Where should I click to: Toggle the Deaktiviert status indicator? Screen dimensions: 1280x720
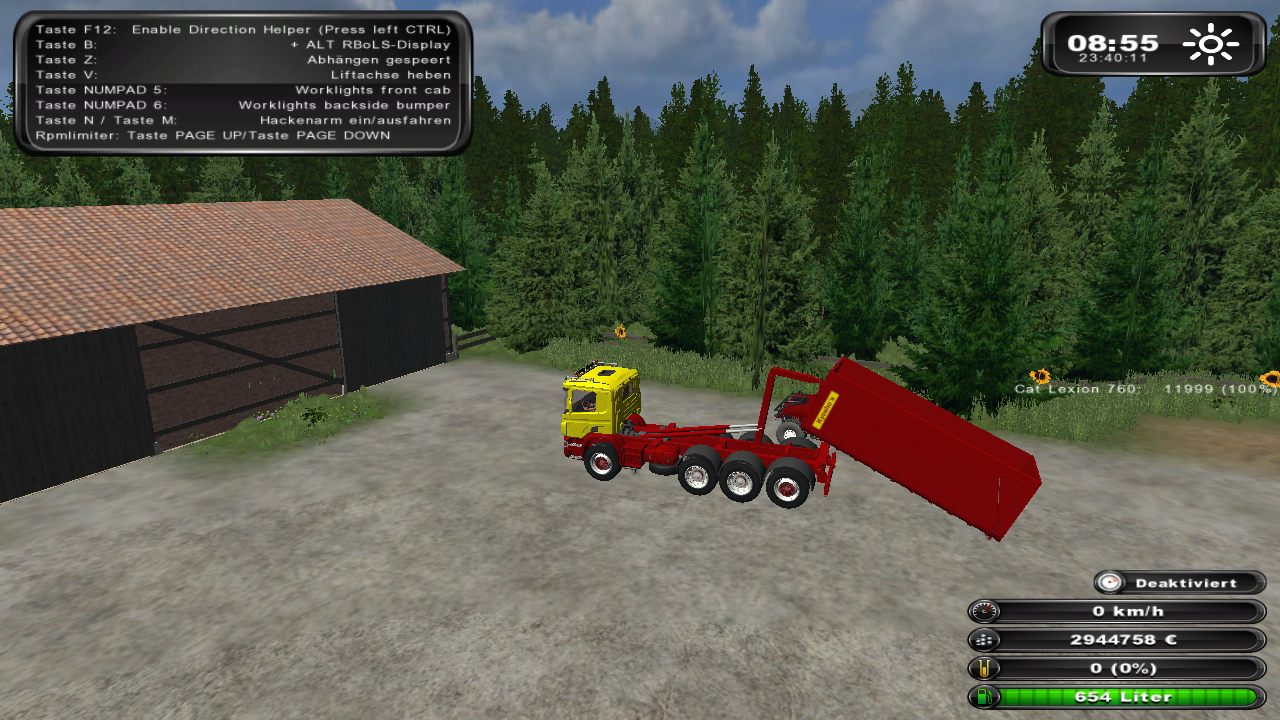pyautogui.click(x=1181, y=583)
